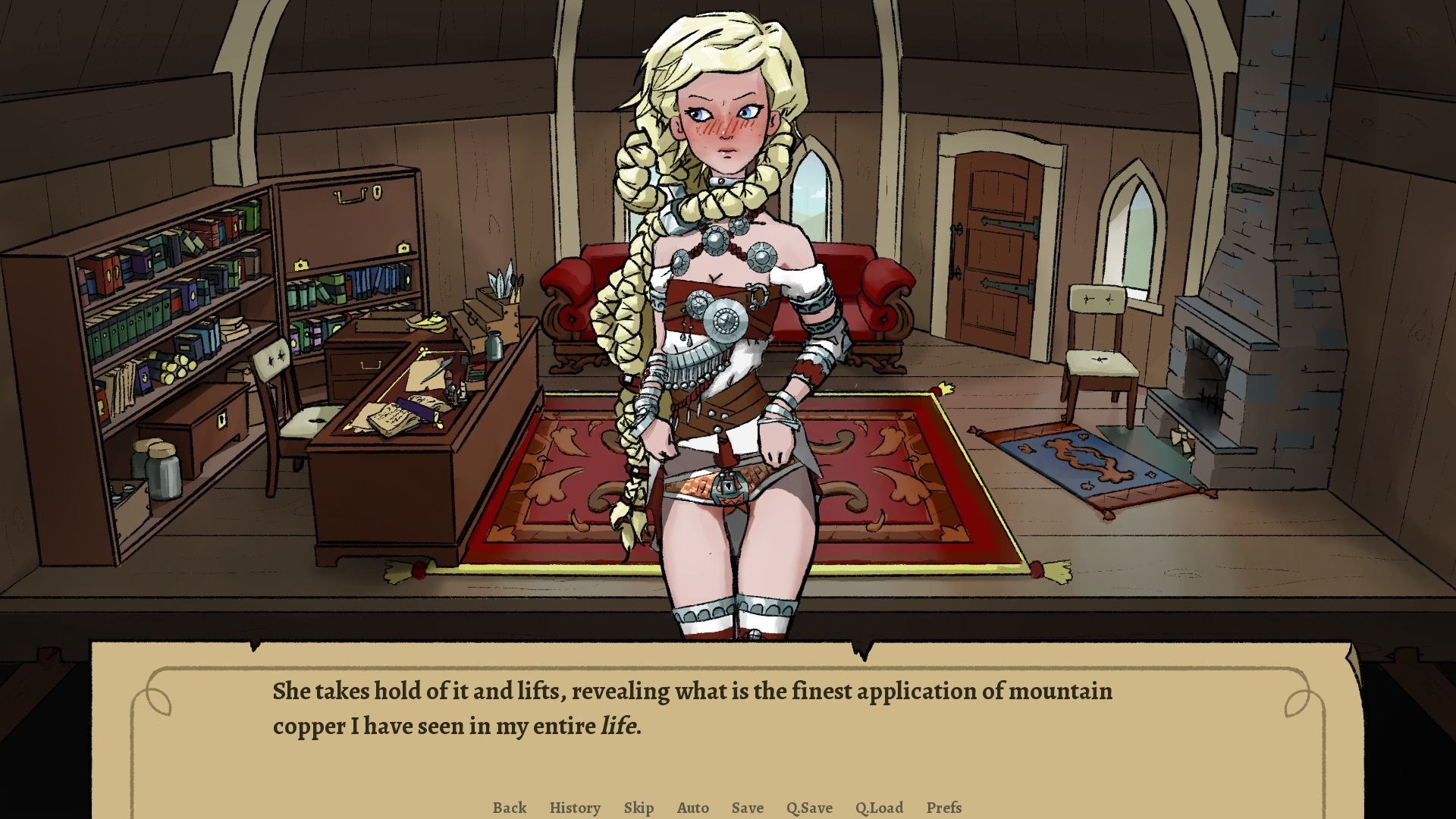Screen dimensions: 1456x819
Task: Open the dialogue History log
Action: coord(575,808)
